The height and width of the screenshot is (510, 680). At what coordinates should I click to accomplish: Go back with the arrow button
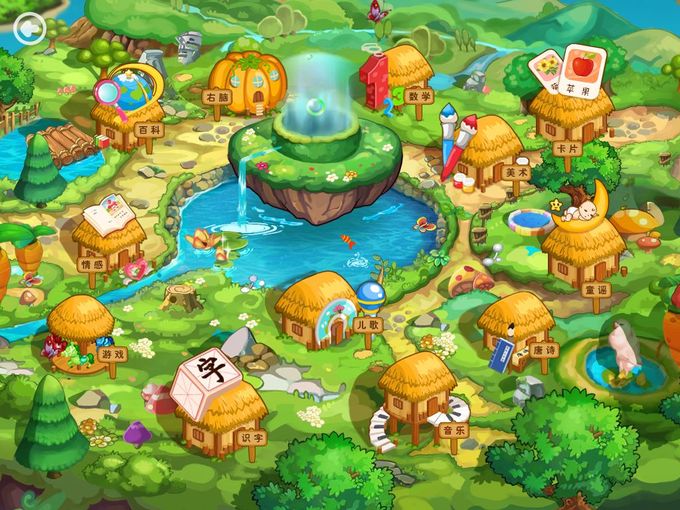coord(30,27)
